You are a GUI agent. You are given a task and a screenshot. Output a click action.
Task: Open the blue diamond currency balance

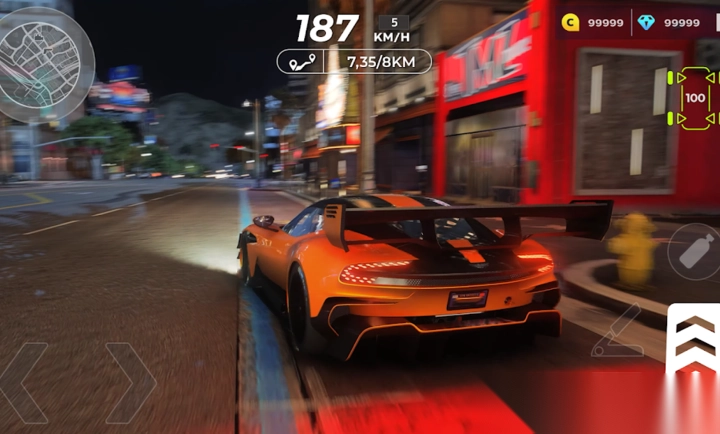[x=669, y=22]
